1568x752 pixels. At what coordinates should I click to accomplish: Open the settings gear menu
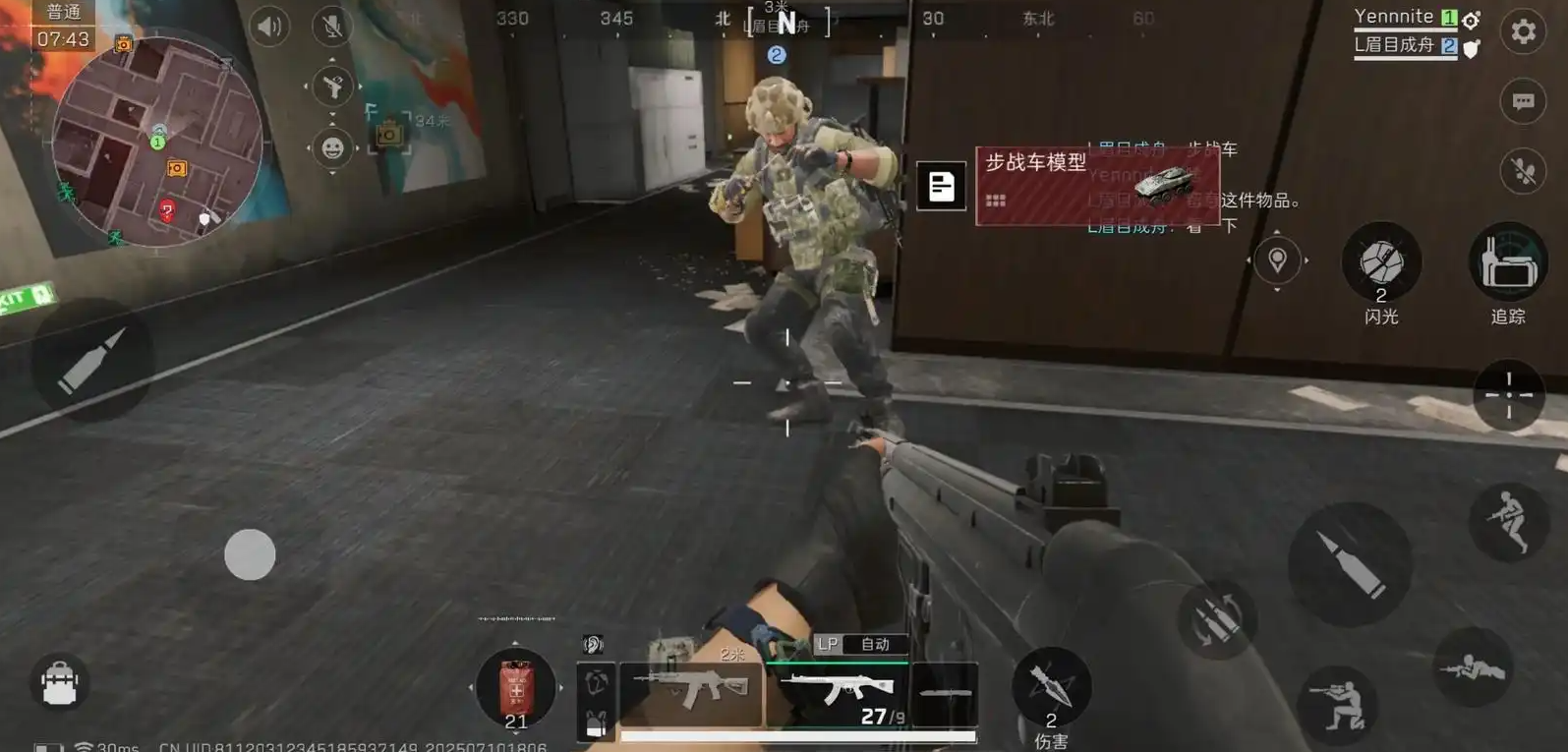[x=1523, y=32]
